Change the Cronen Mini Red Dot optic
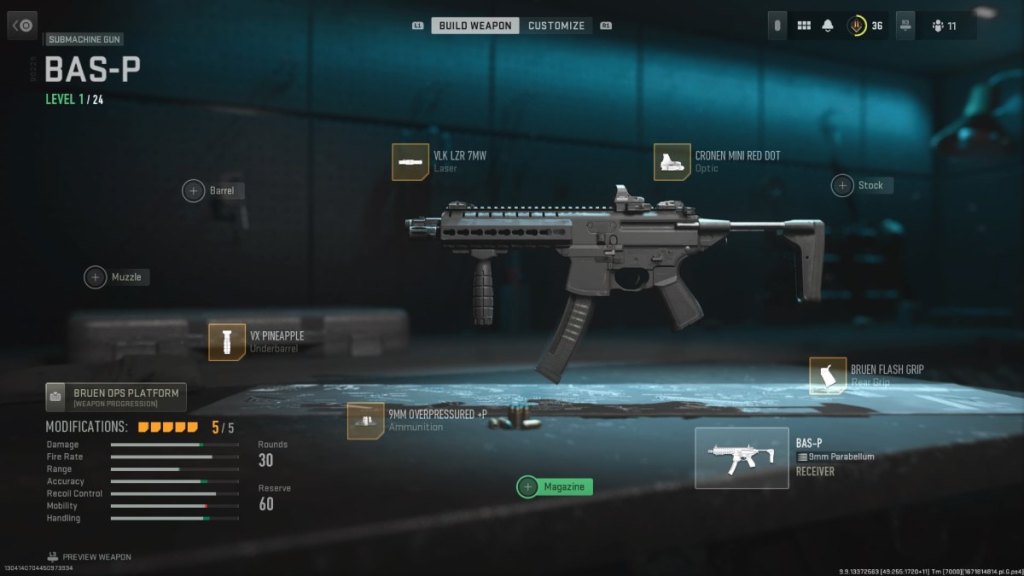 pyautogui.click(x=672, y=162)
